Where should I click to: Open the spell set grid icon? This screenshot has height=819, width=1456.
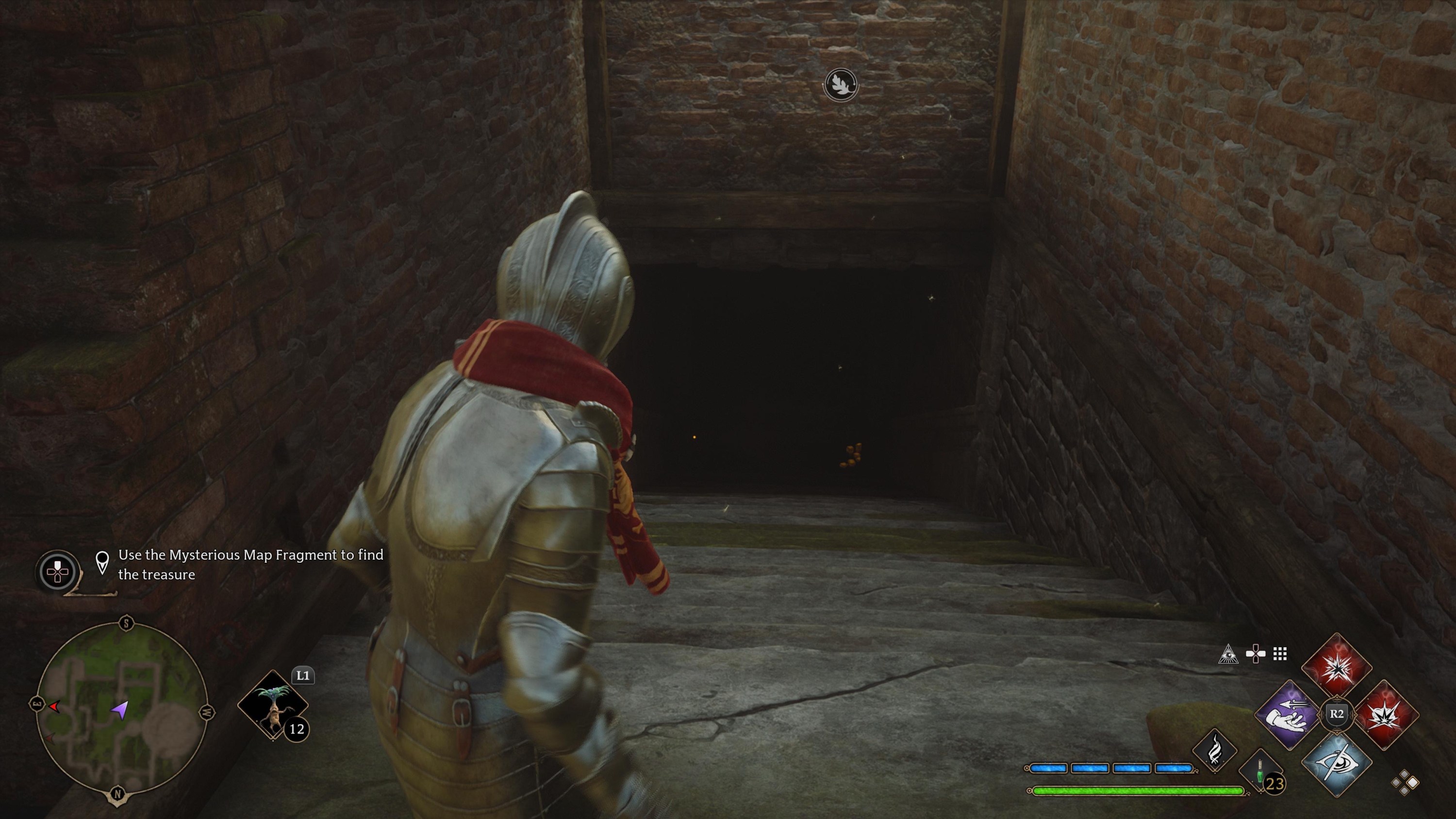point(1280,653)
